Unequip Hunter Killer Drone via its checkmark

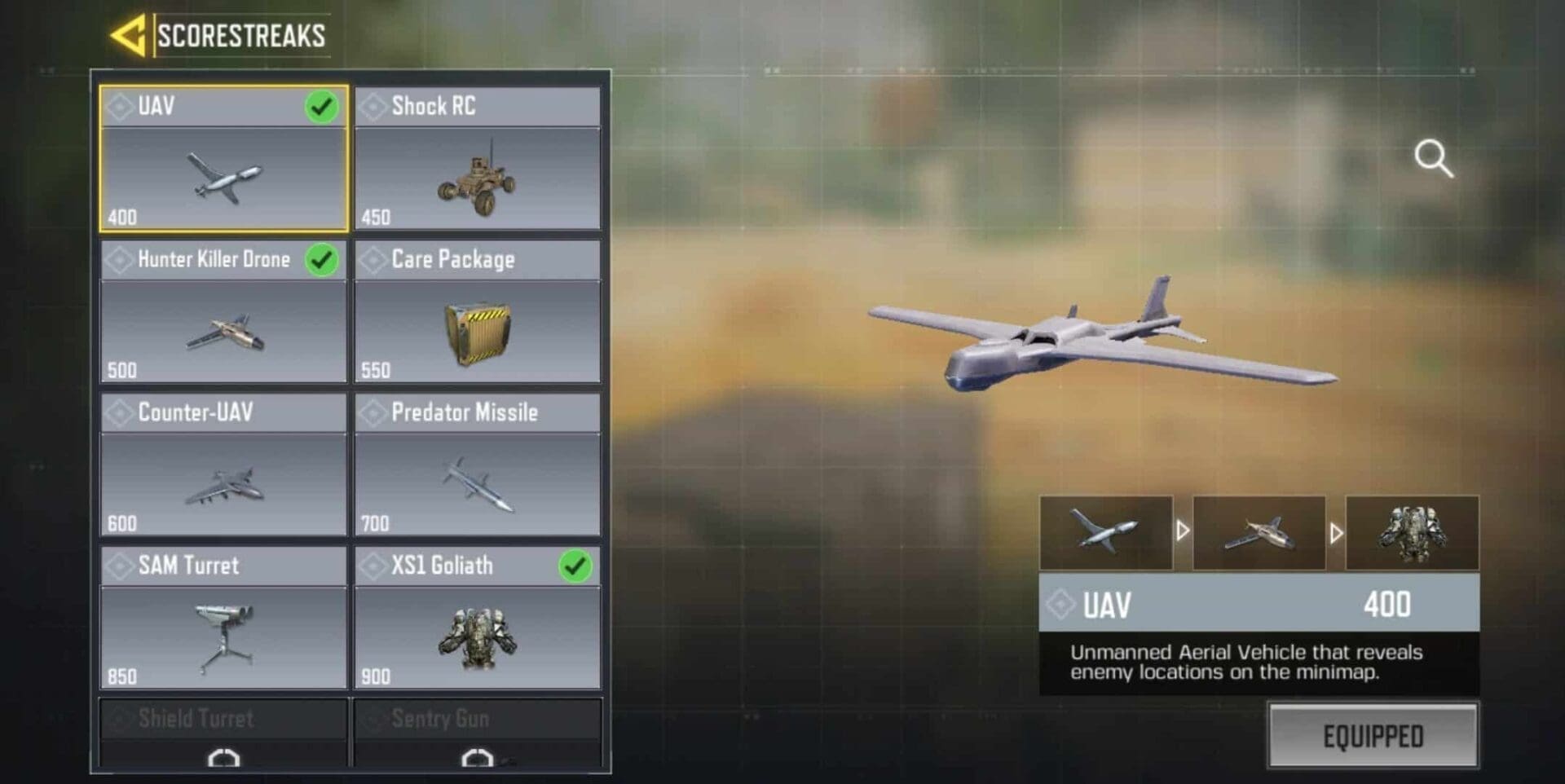coord(321,258)
